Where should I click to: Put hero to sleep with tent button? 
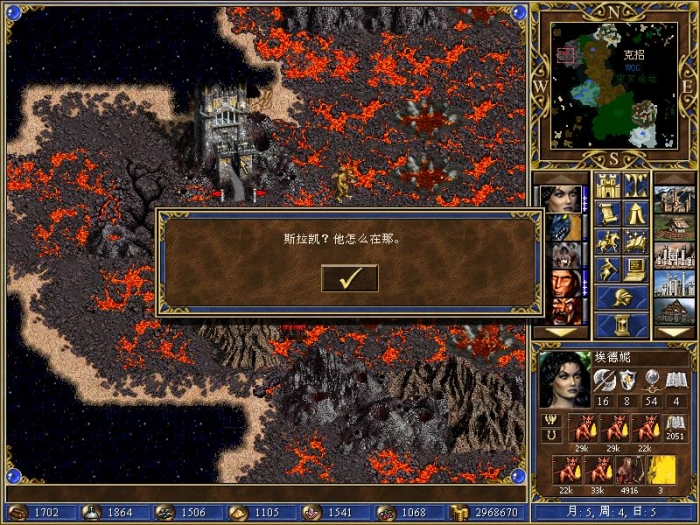coord(635,213)
